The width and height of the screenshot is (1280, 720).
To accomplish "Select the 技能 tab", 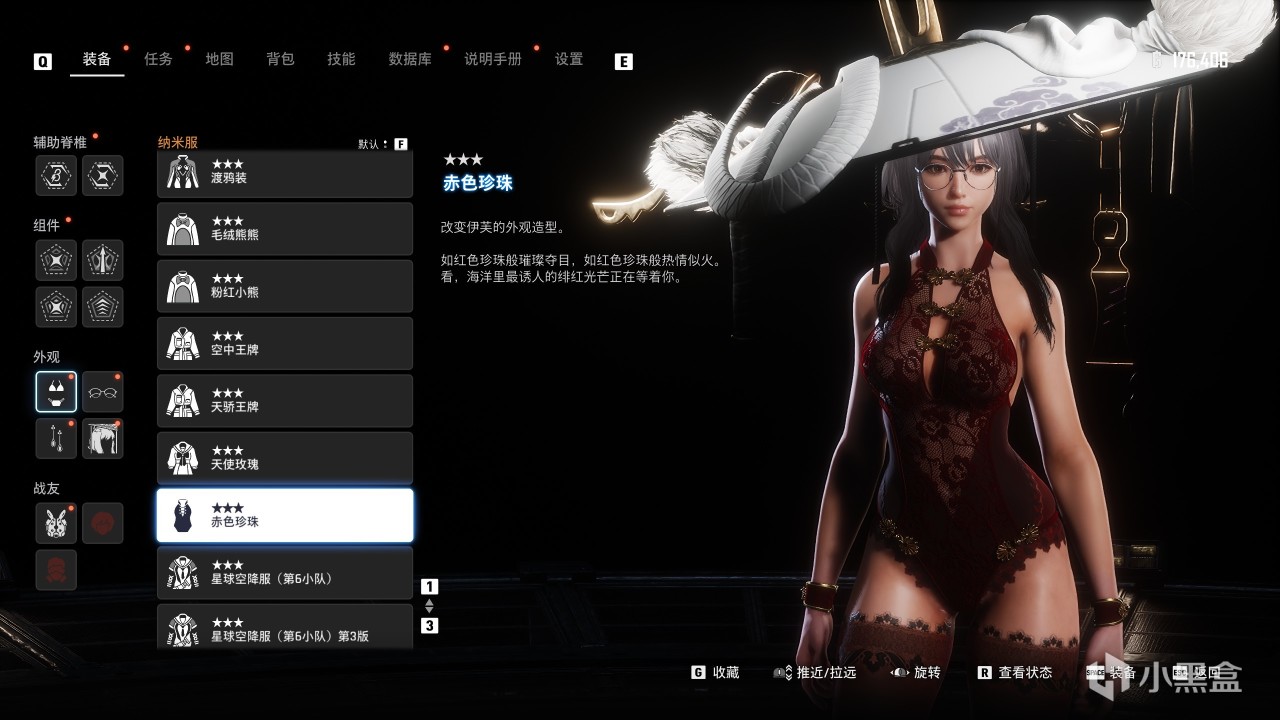I will pos(341,59).
